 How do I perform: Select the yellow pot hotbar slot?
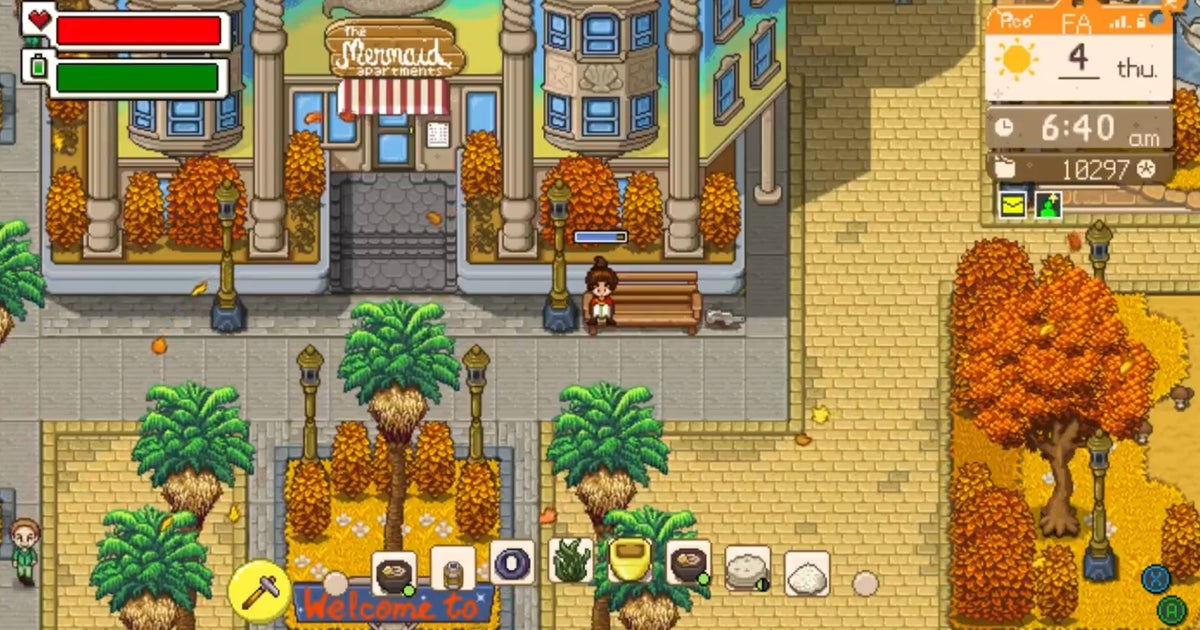(630, 561)
